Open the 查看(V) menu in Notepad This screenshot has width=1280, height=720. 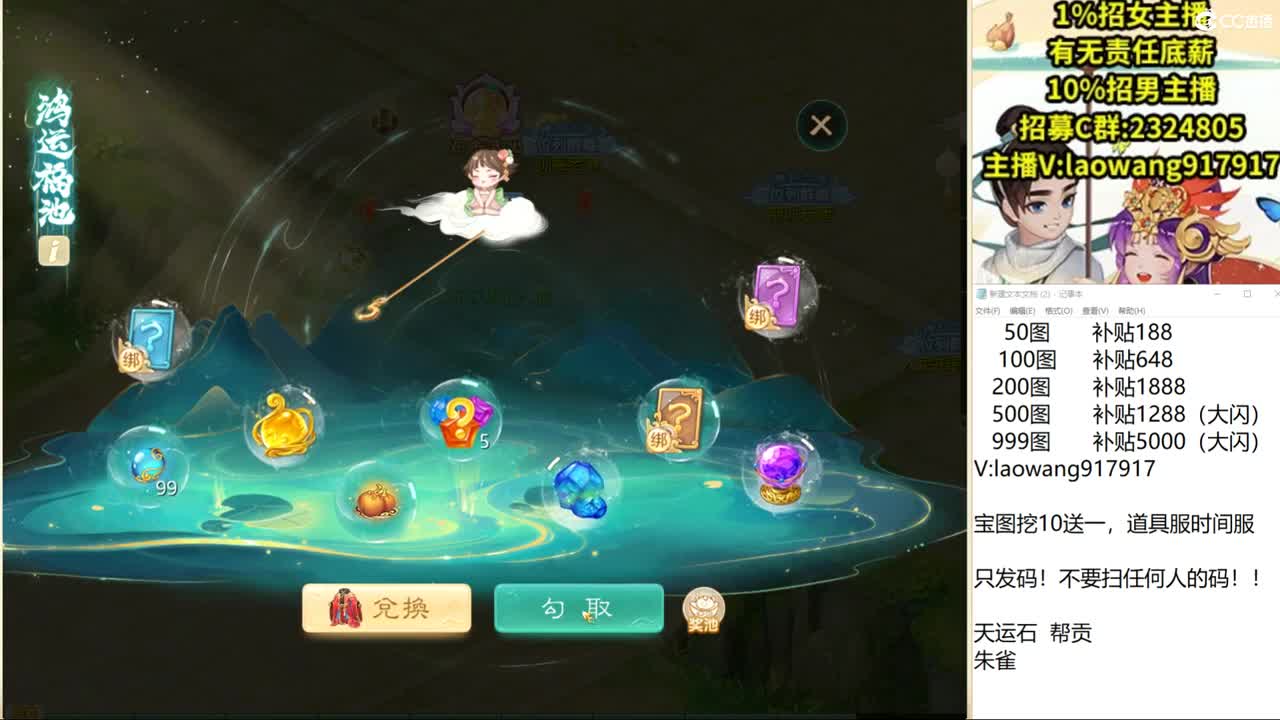[x=1094, y=311]
